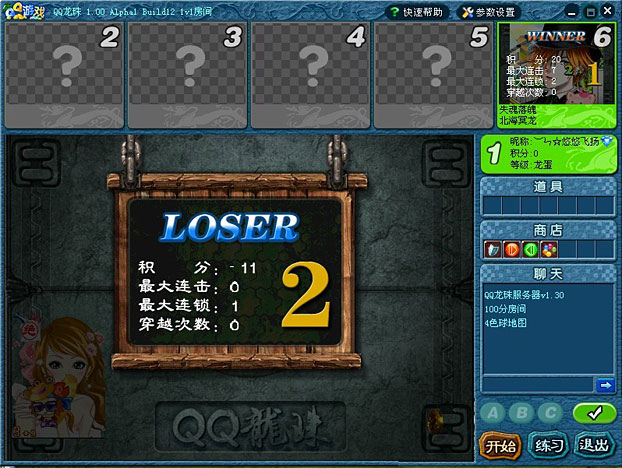
Task: Open 参数设置 parameter settings
Action: tap(488, 12)
